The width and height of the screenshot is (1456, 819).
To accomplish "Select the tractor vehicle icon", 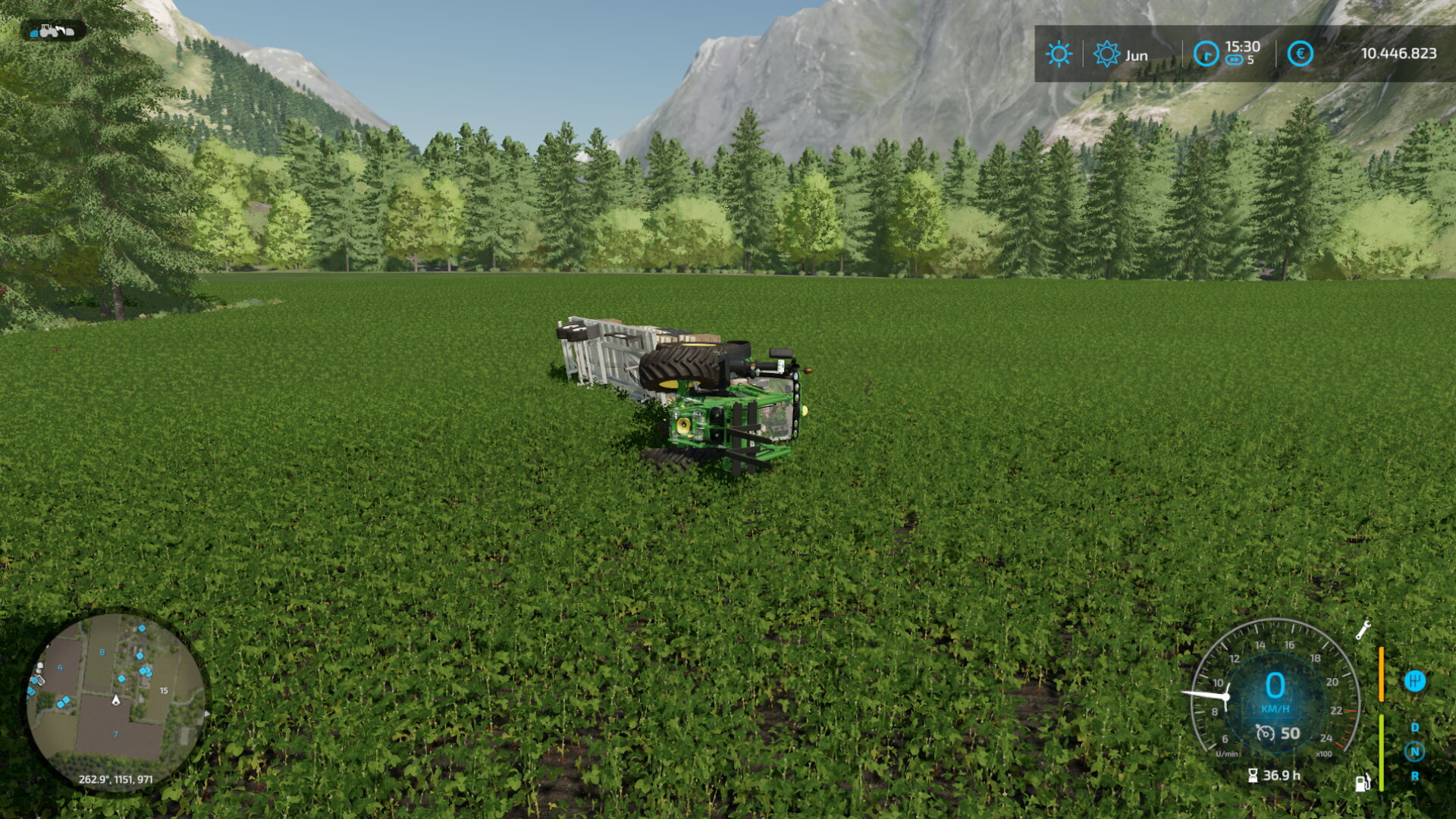I will [55, 31].
